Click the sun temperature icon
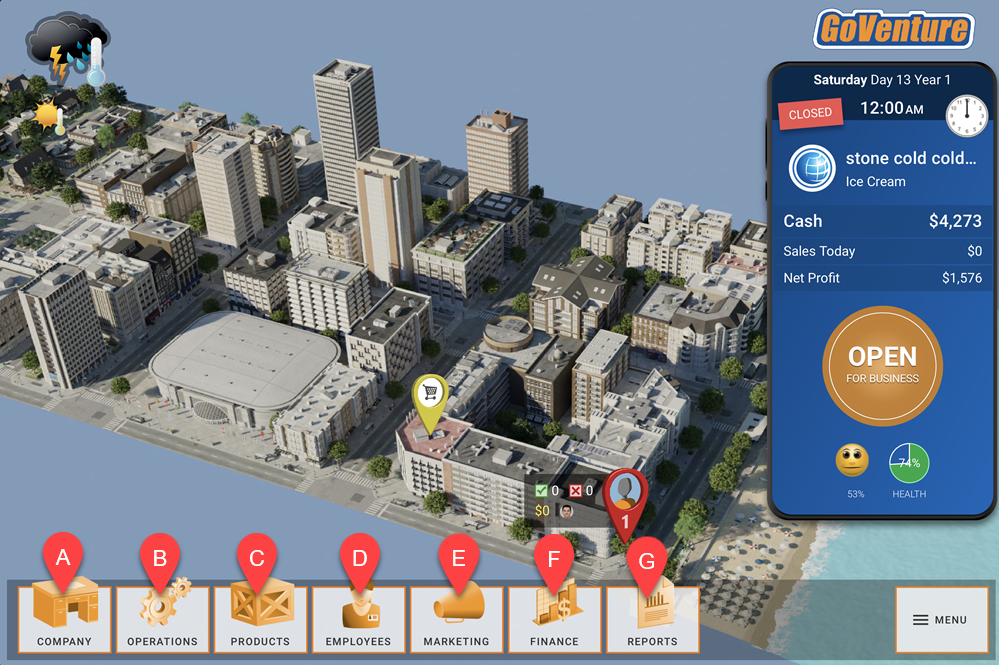 pos(49,117)
